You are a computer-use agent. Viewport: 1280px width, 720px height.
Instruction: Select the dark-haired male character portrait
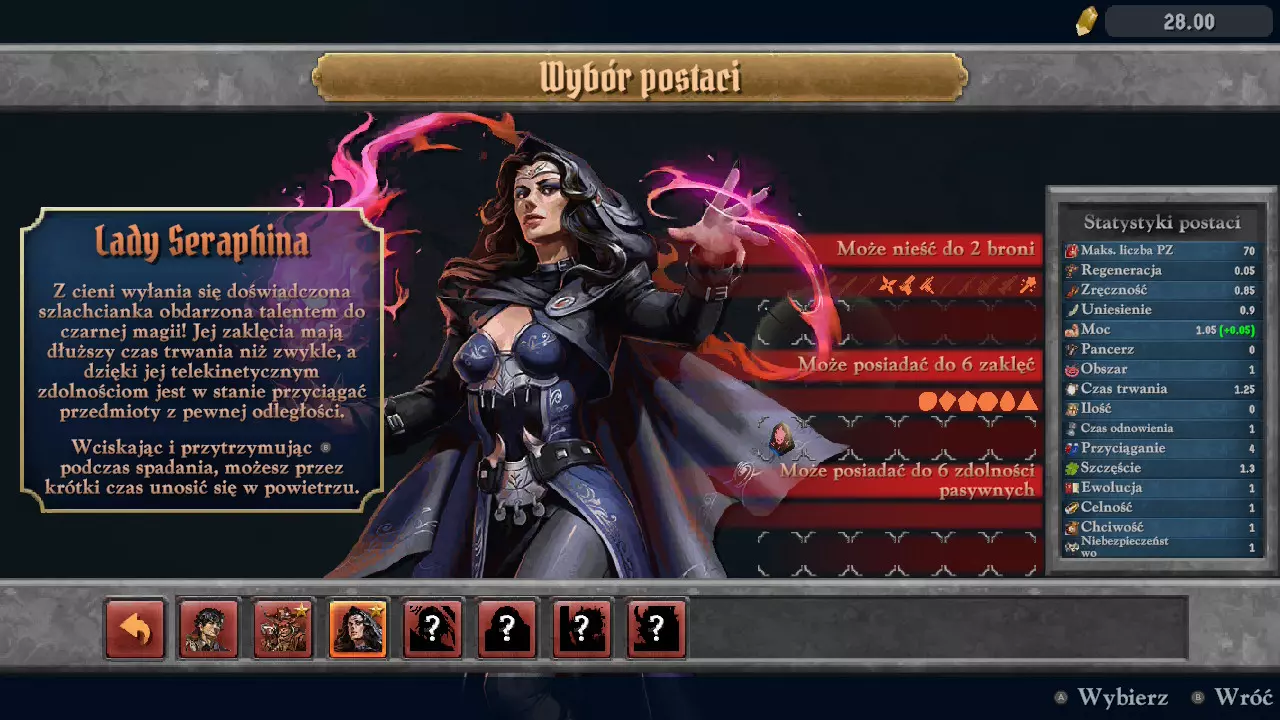pyautogui.click(x=209, y=629)
